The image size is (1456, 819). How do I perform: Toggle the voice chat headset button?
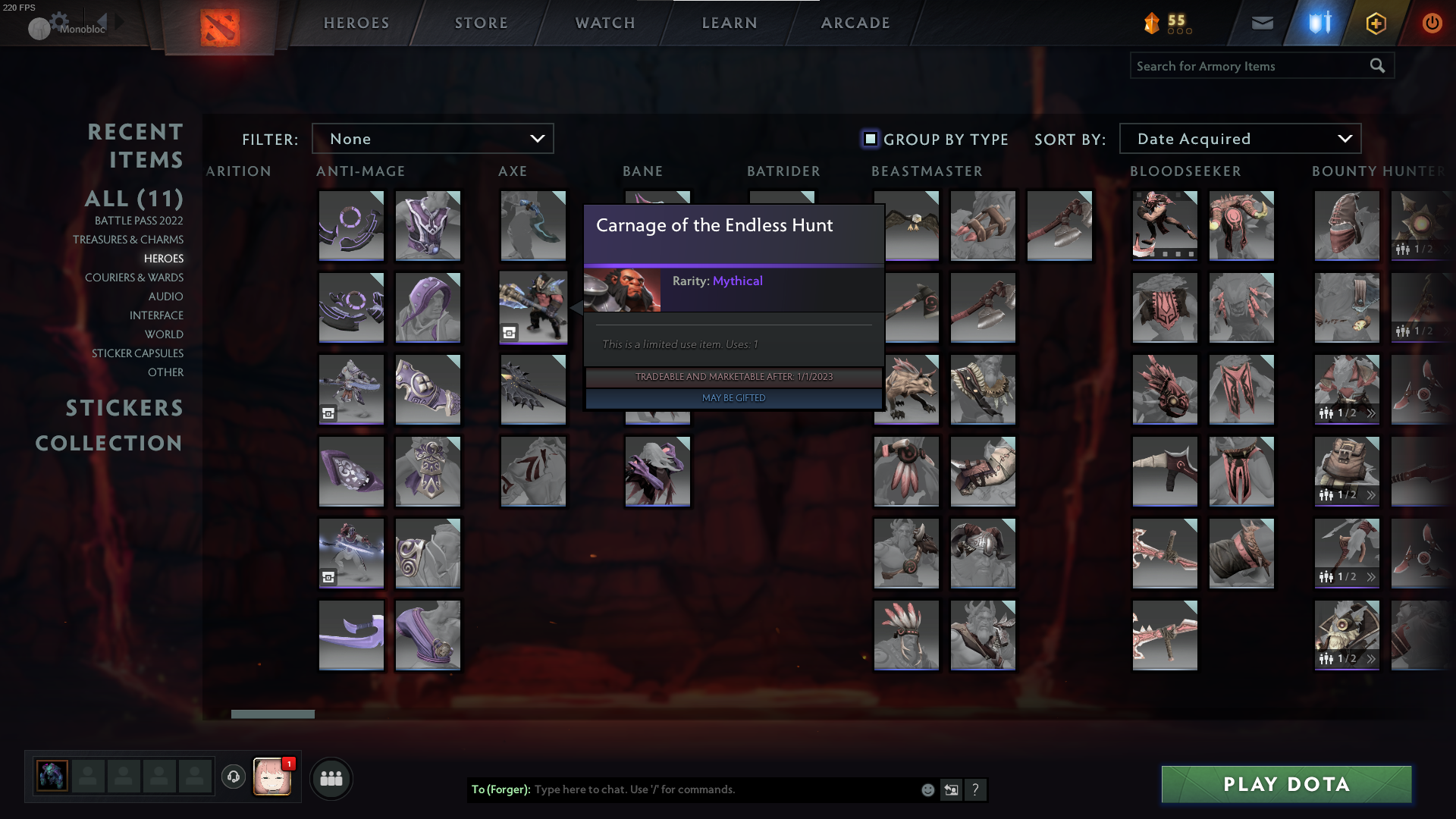click(234, 777)
